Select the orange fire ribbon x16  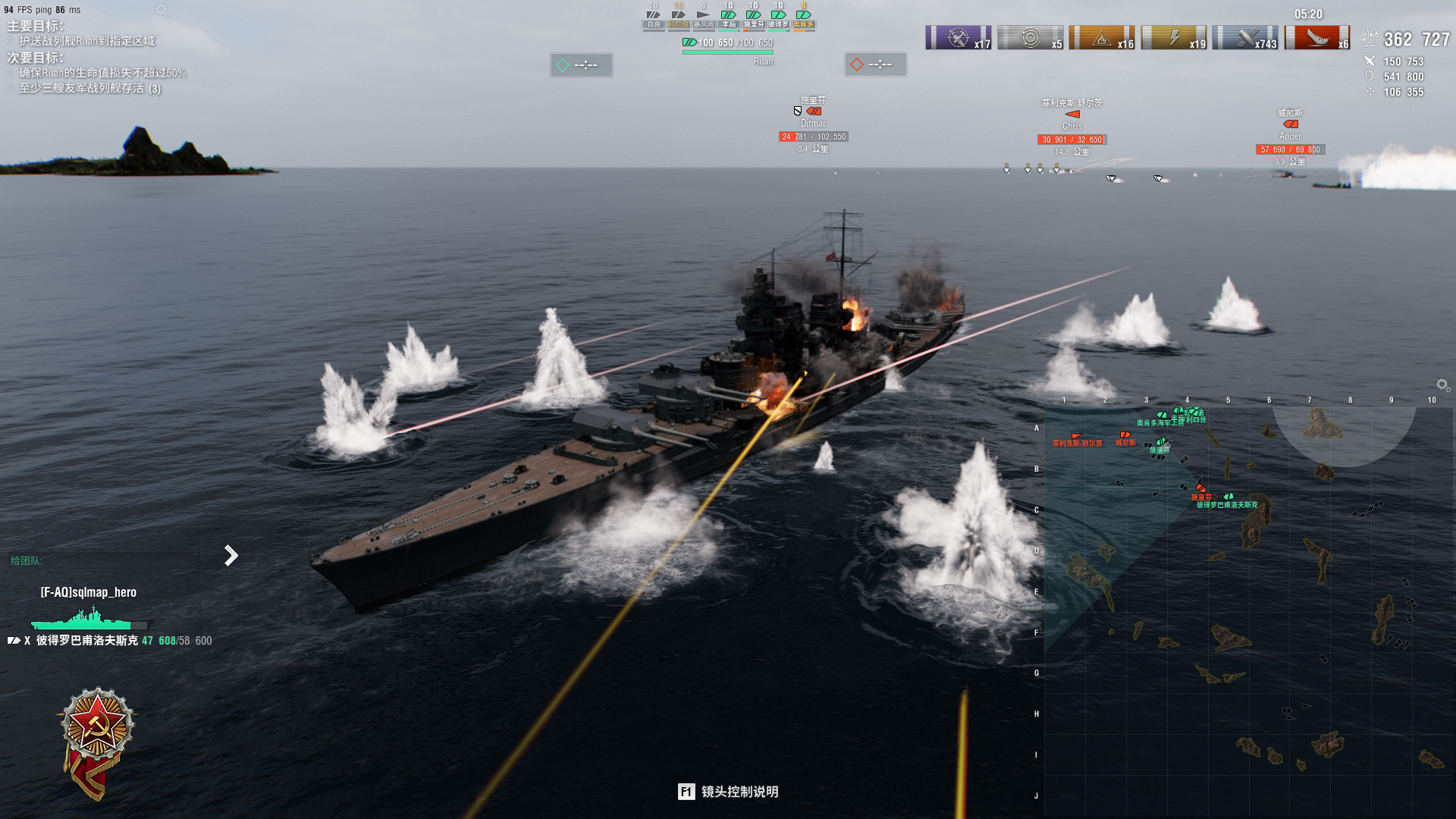(1102, 38)
